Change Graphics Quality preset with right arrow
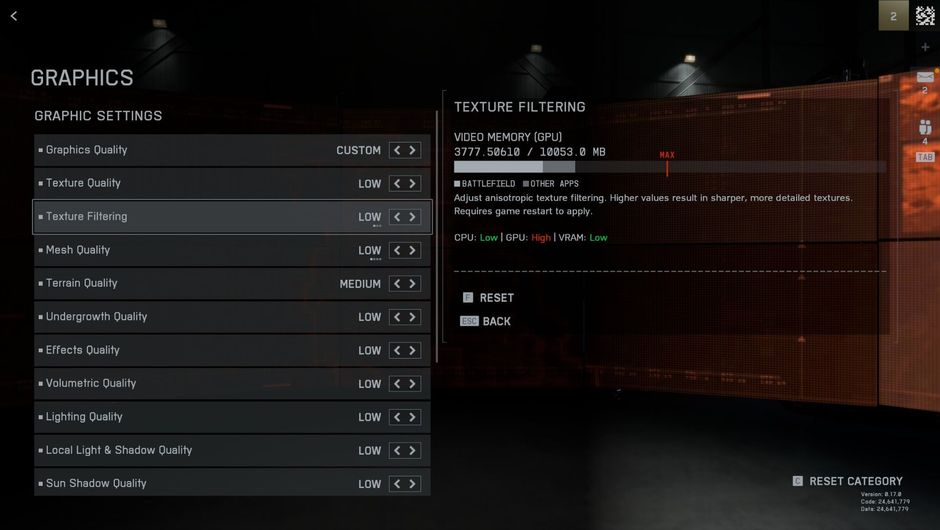Image resolution: width=940 pixels, height=530 pixels. pos(412,150)
